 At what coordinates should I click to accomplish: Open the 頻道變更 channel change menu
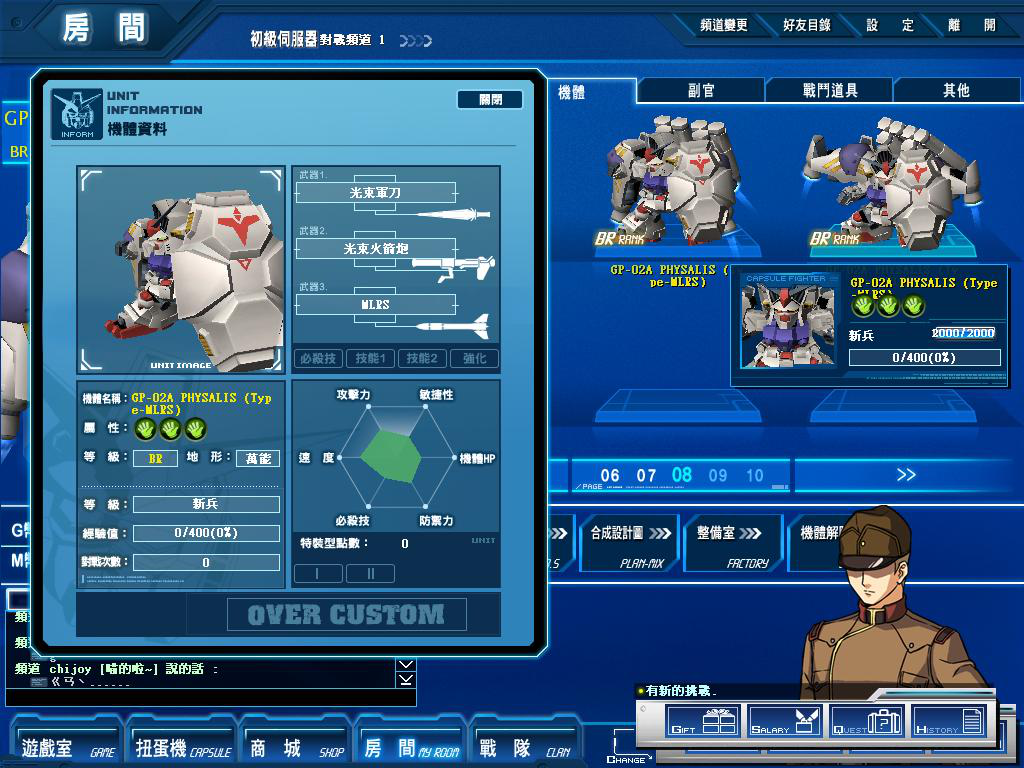coord(723,25)
